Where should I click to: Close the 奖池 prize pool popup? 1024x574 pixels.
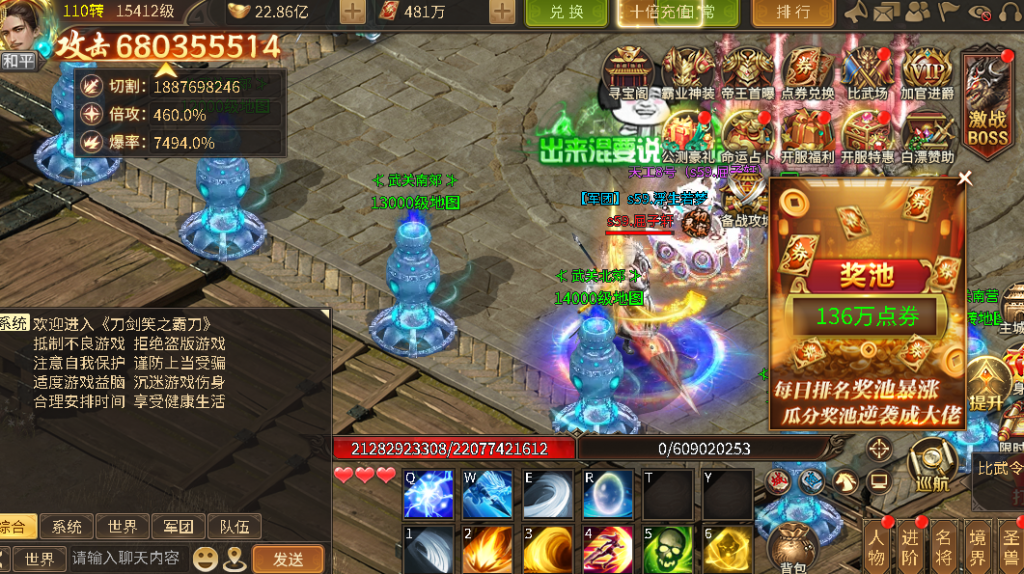(965, 179)
